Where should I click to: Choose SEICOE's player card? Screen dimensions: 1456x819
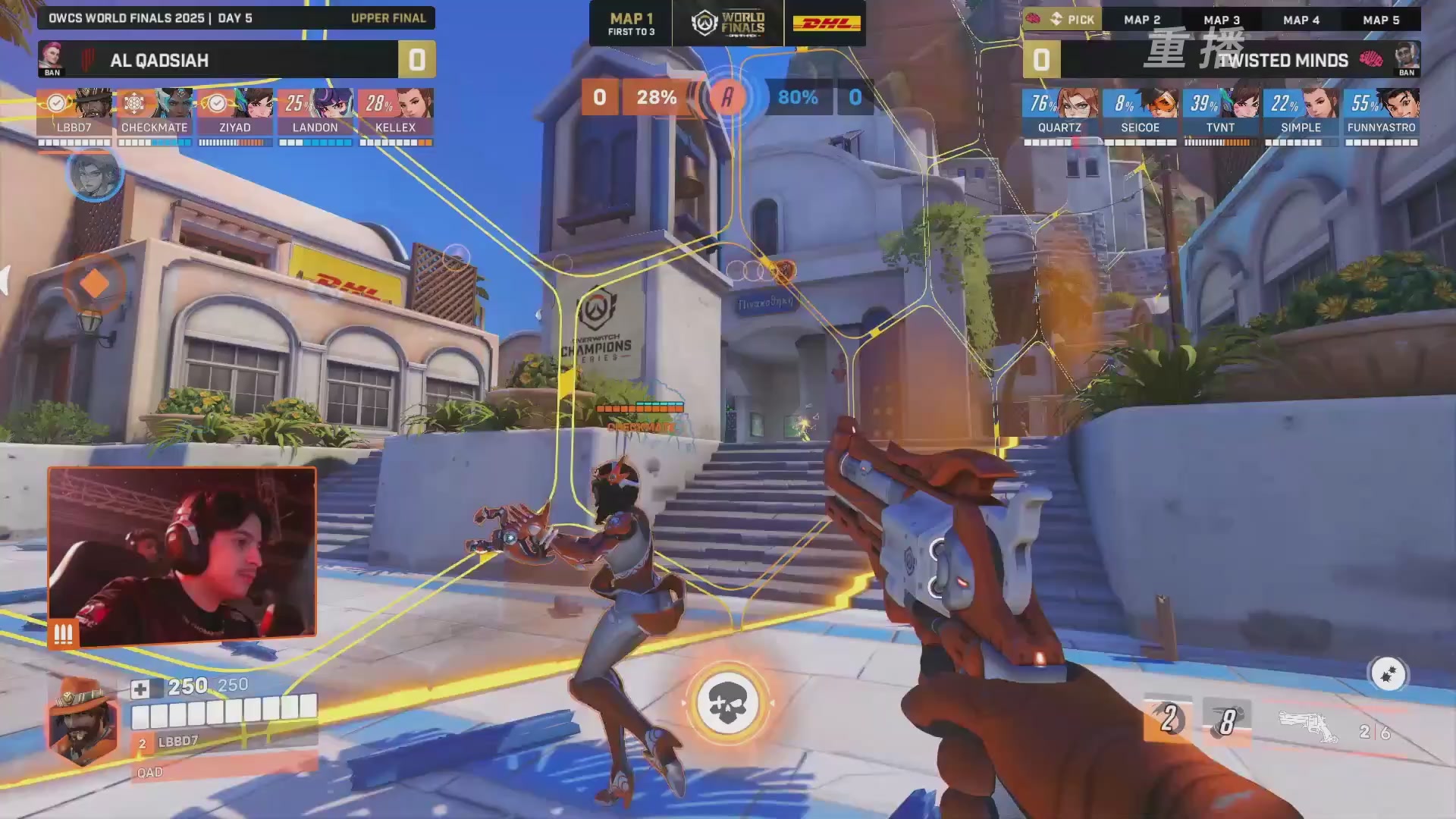click(x=1140, y=112)
